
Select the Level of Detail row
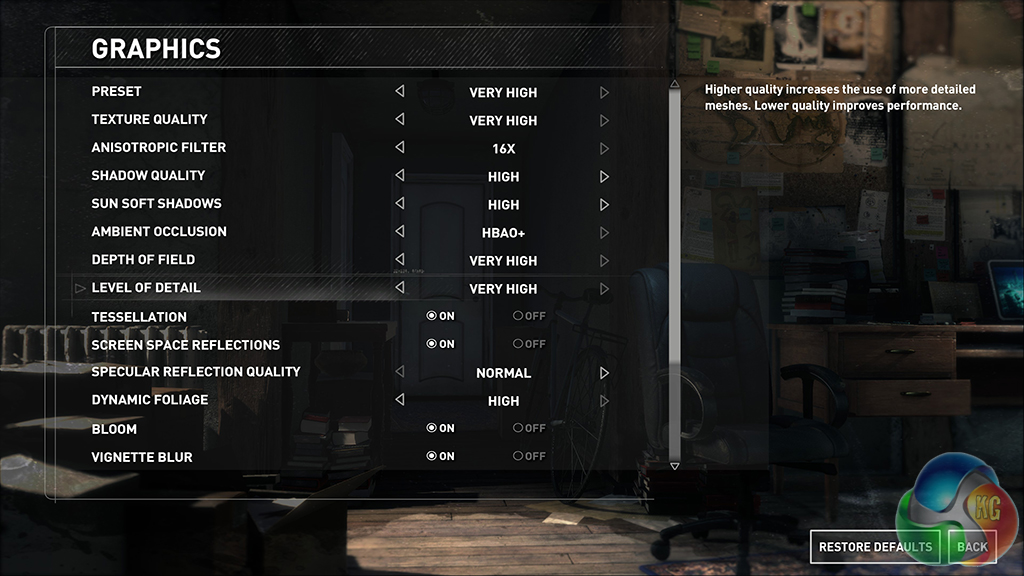[x=146, y=288]
